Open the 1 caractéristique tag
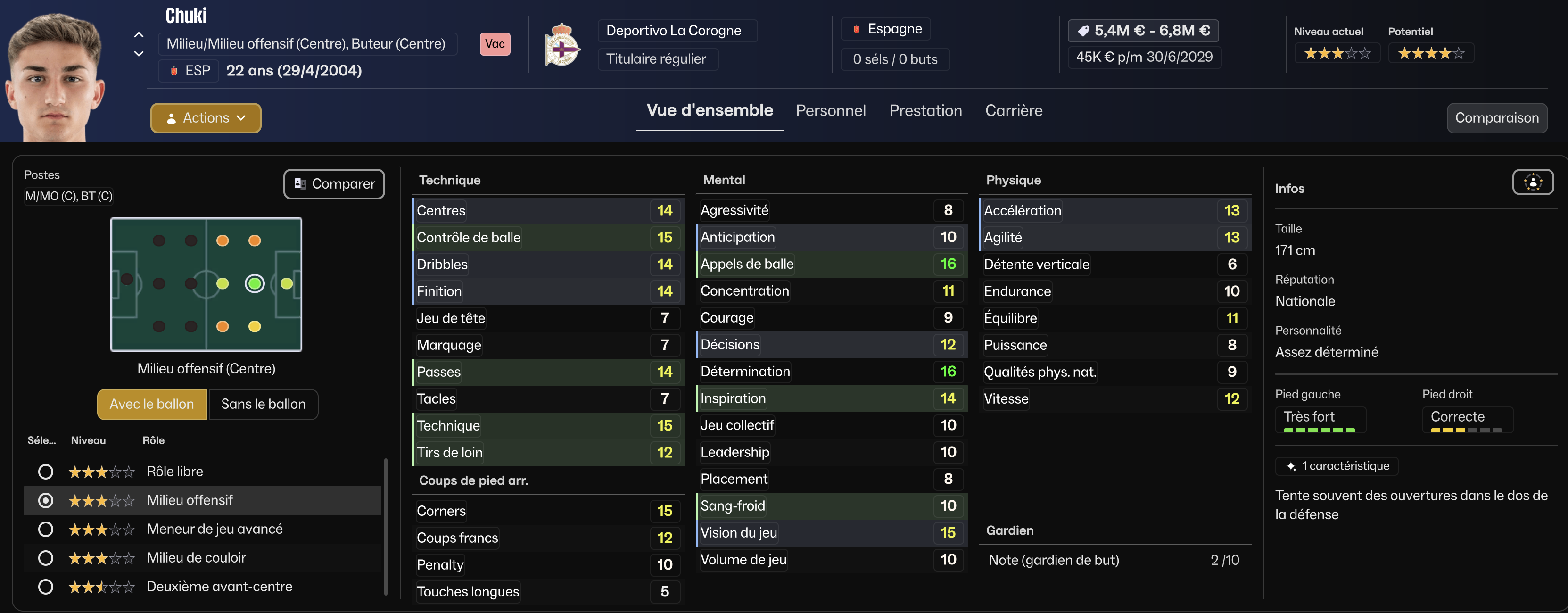Screen dimensions: 1568x613 [1337, 466]
